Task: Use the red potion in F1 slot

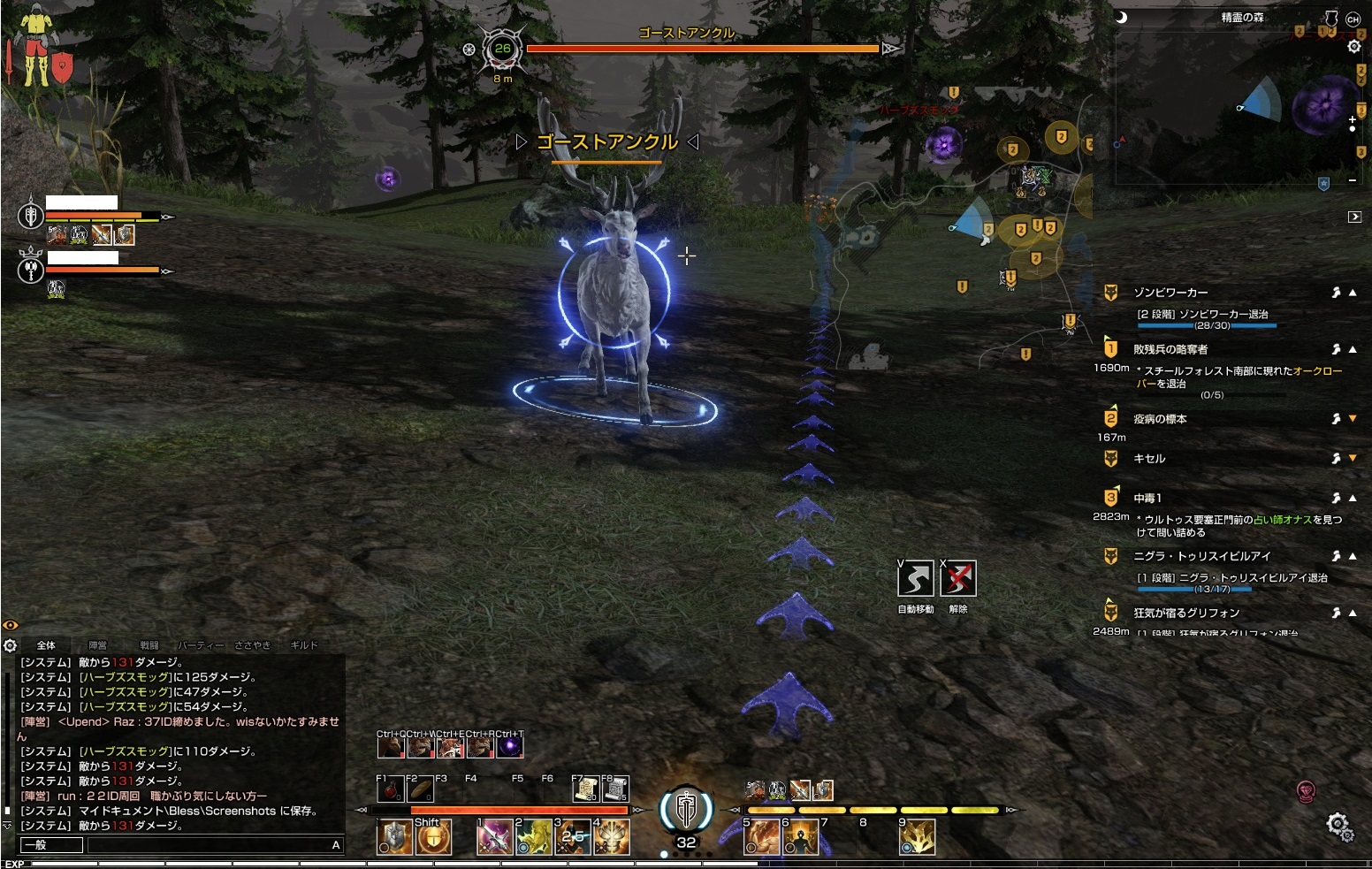Action: [390, 789]
